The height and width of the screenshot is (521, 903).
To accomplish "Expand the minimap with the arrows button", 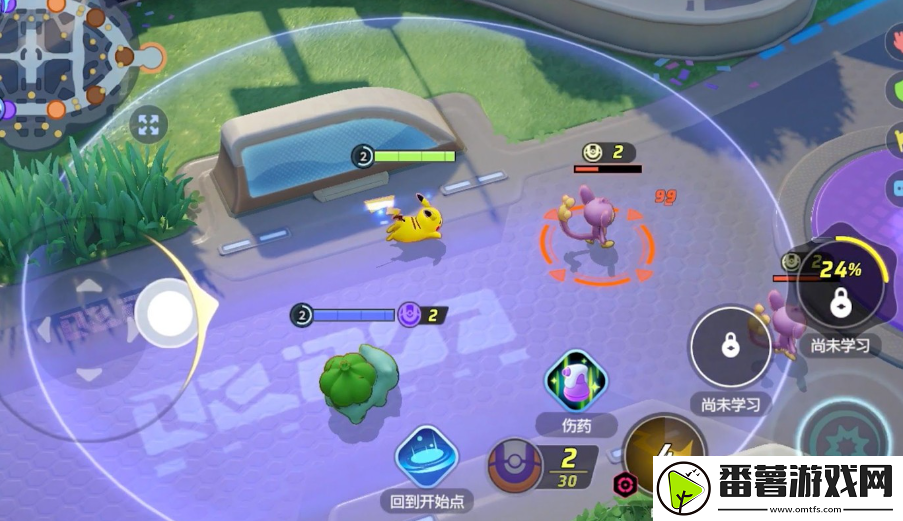I will (x=149, y=125).
